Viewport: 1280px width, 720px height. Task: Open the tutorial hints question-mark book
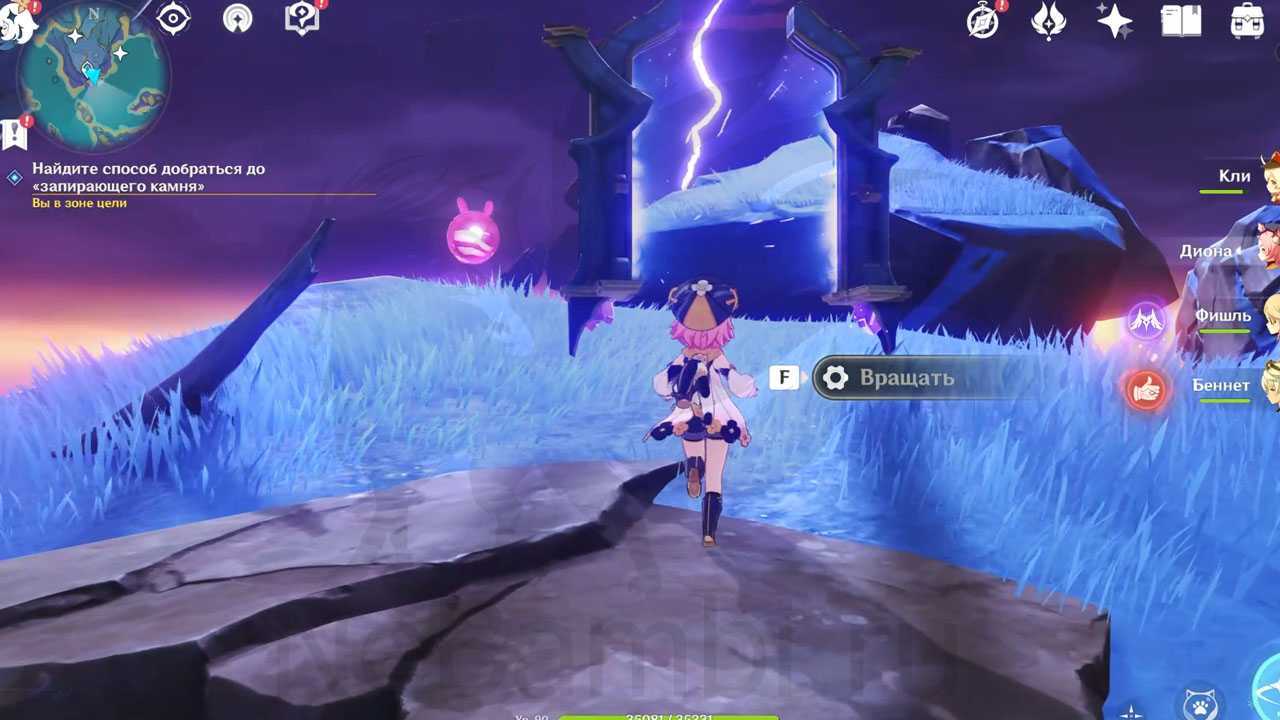[x=301, y=19]
